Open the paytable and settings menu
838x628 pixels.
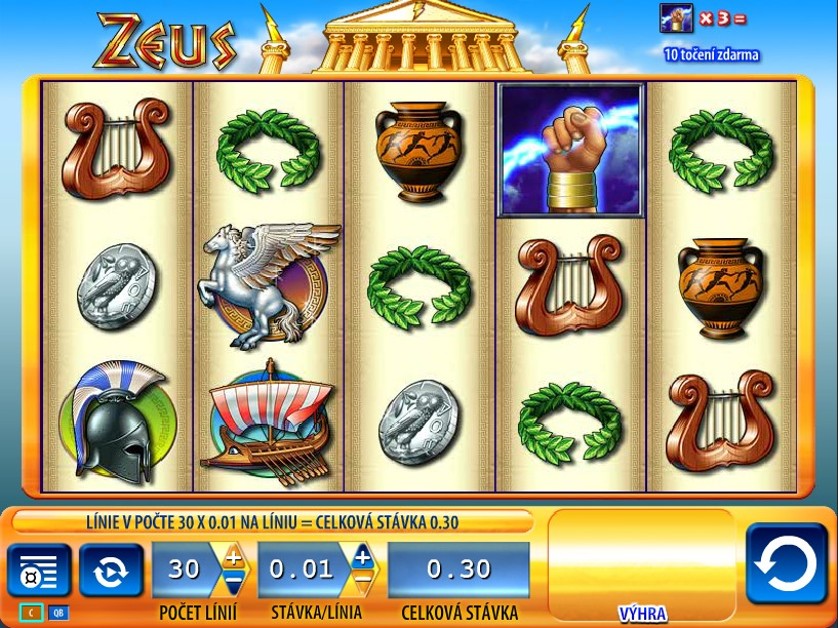tap(39, 571)
